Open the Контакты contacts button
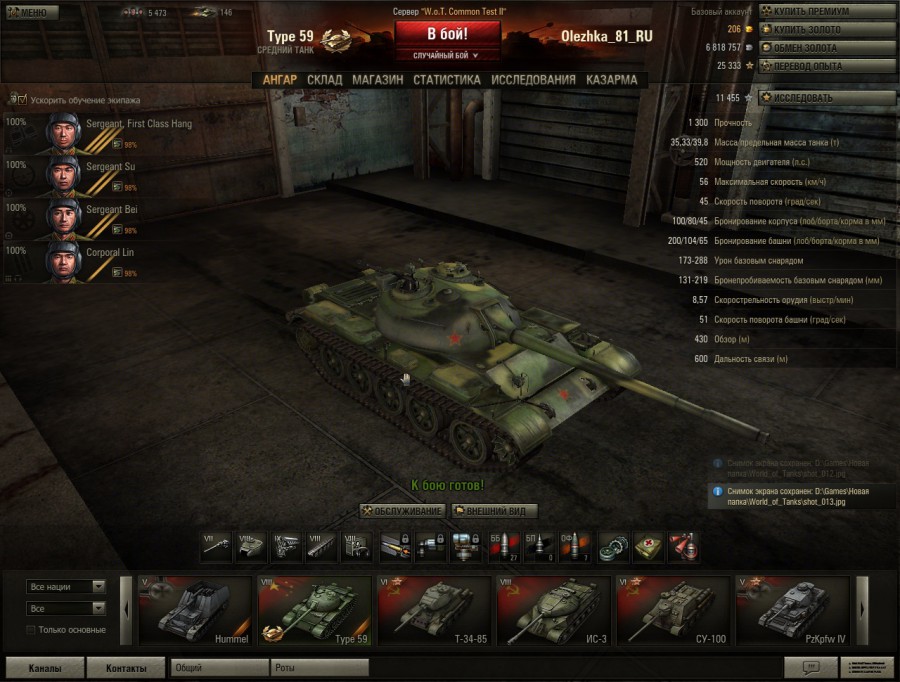Viewport: 900px width, 682px height. click(x=125, y=668)
